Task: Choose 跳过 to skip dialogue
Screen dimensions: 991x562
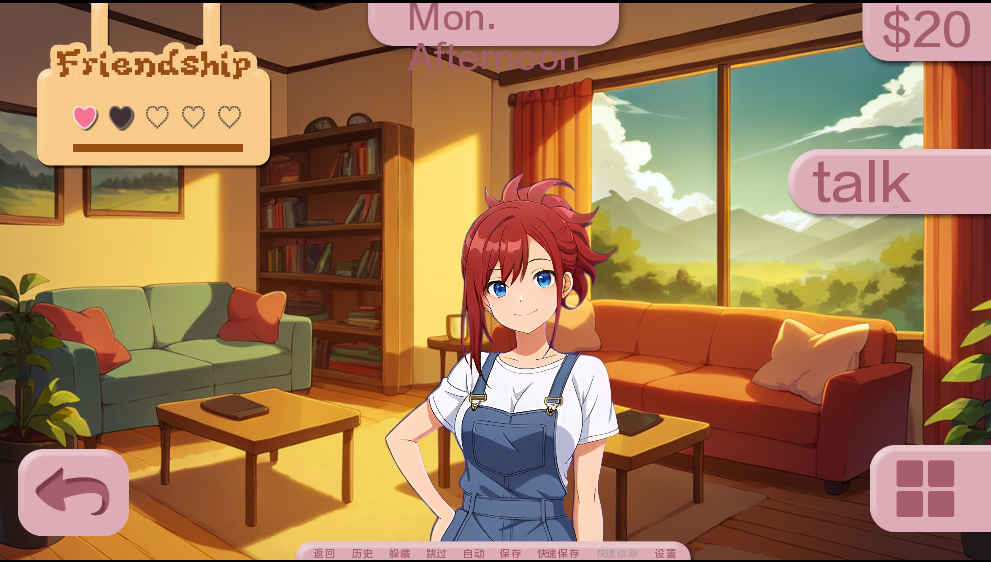Action: pos(436,553)
